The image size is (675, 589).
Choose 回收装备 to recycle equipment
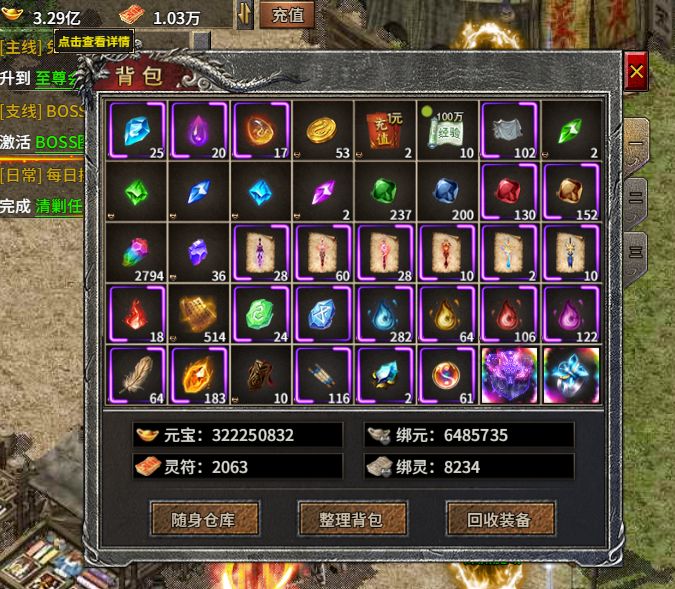499,519
